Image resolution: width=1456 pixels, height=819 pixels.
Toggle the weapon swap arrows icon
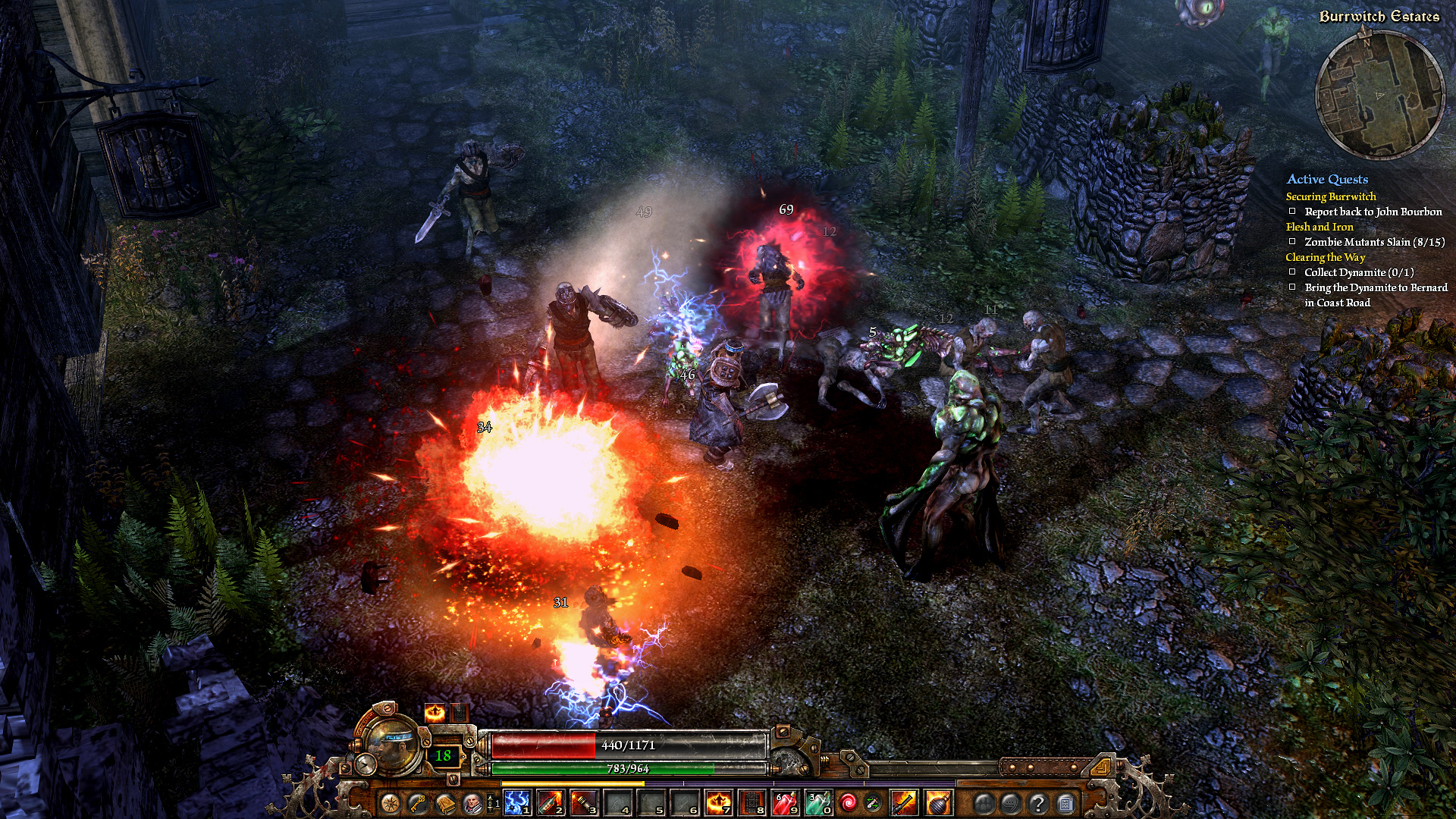click(872, 802)
